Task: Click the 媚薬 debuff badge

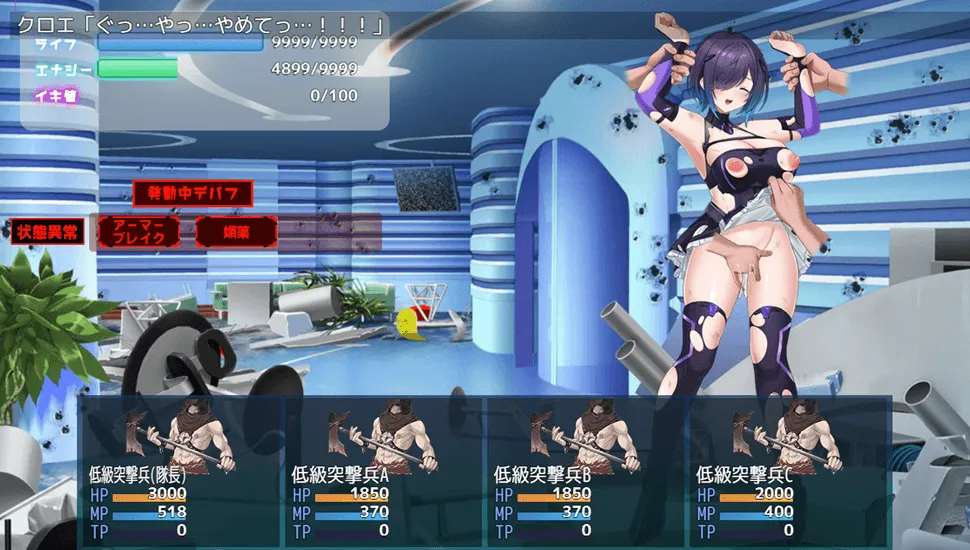Action: [236, 232]
